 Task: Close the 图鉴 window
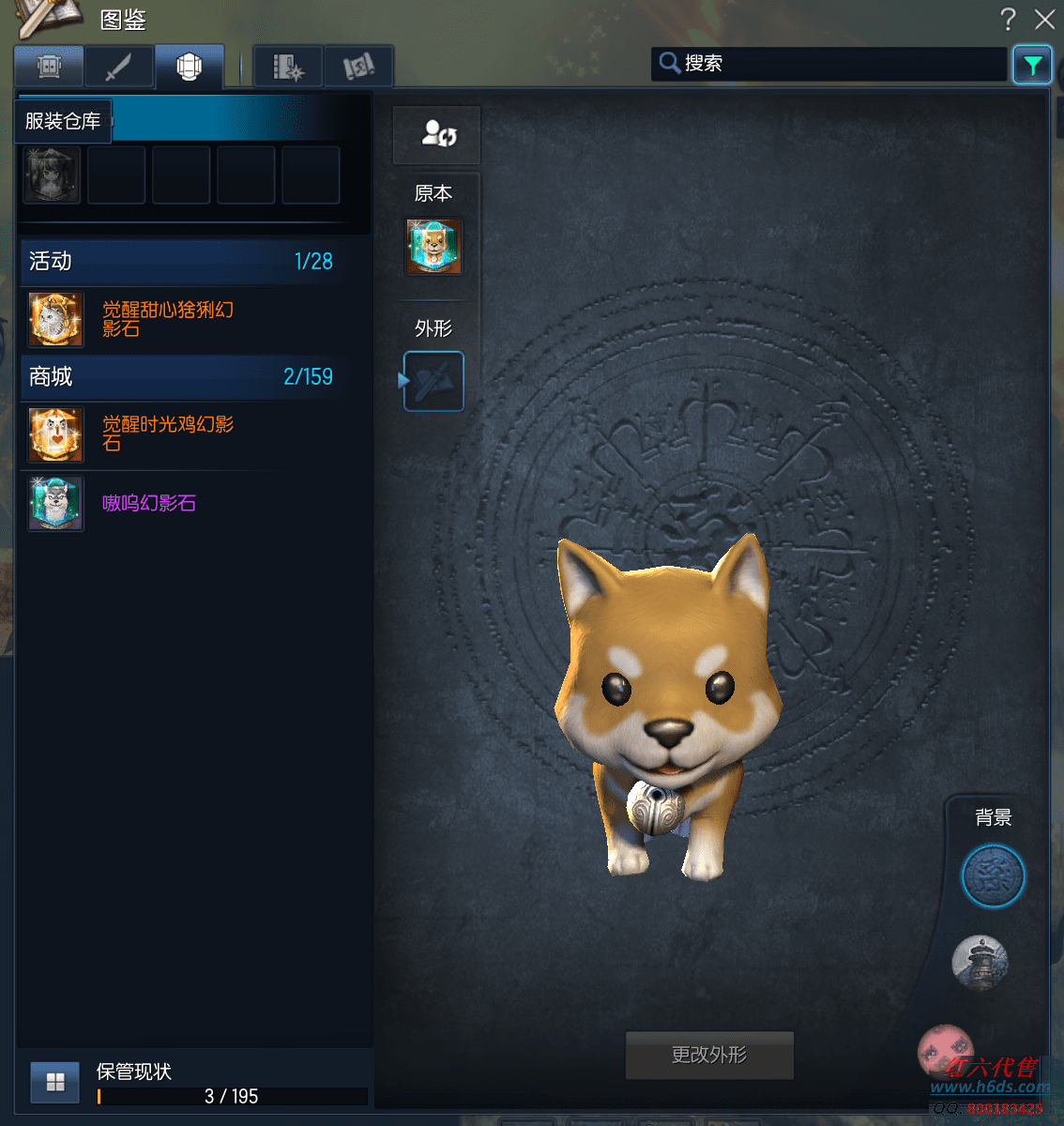[1044, 20]
